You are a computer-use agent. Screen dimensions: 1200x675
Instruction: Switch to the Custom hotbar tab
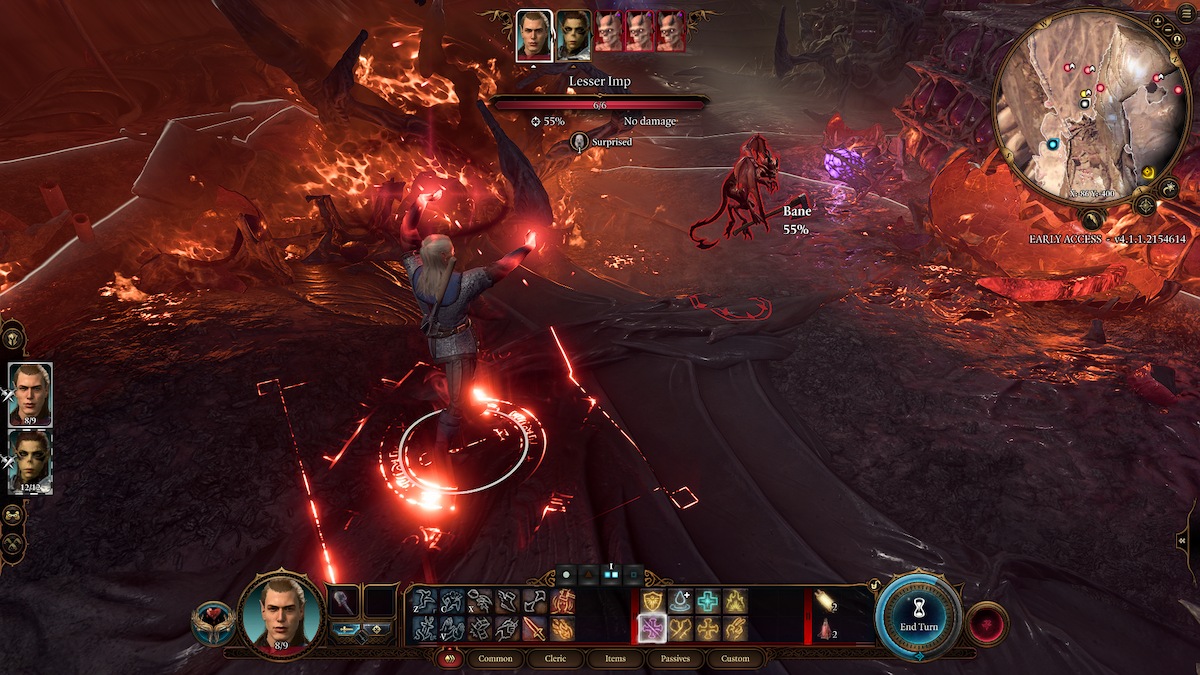735,659
